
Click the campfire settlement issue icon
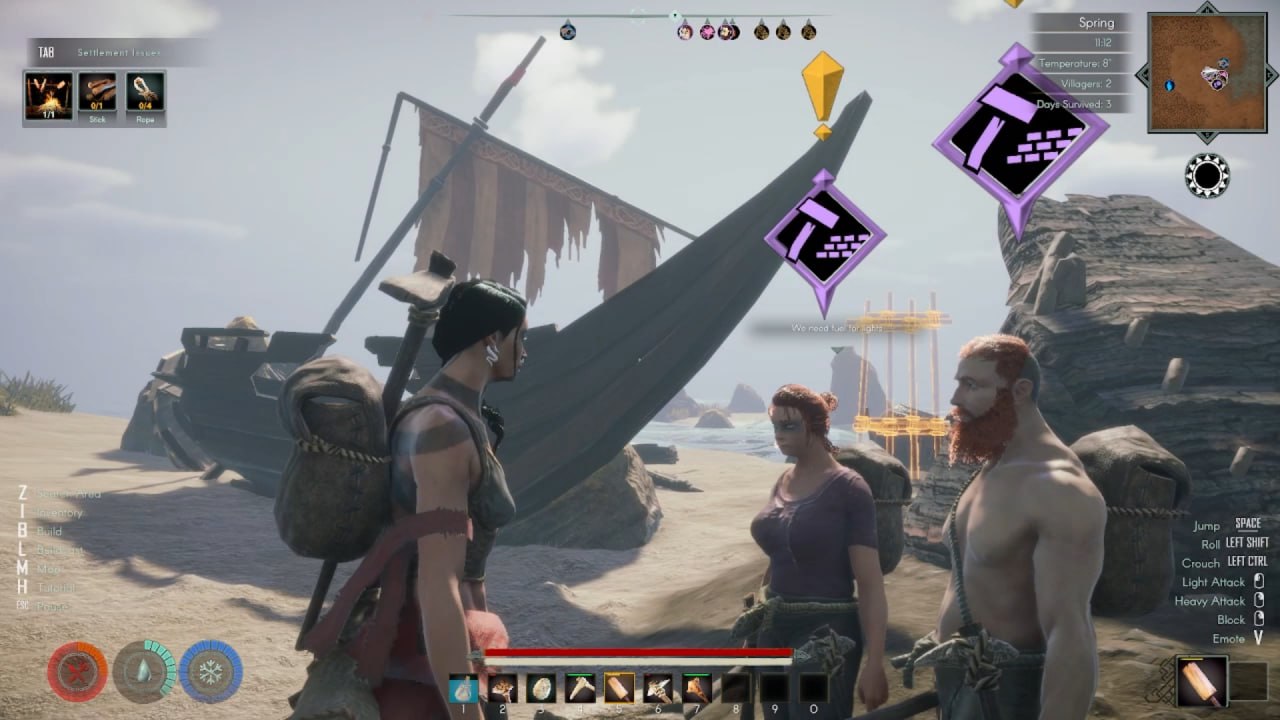pos(48,95)
